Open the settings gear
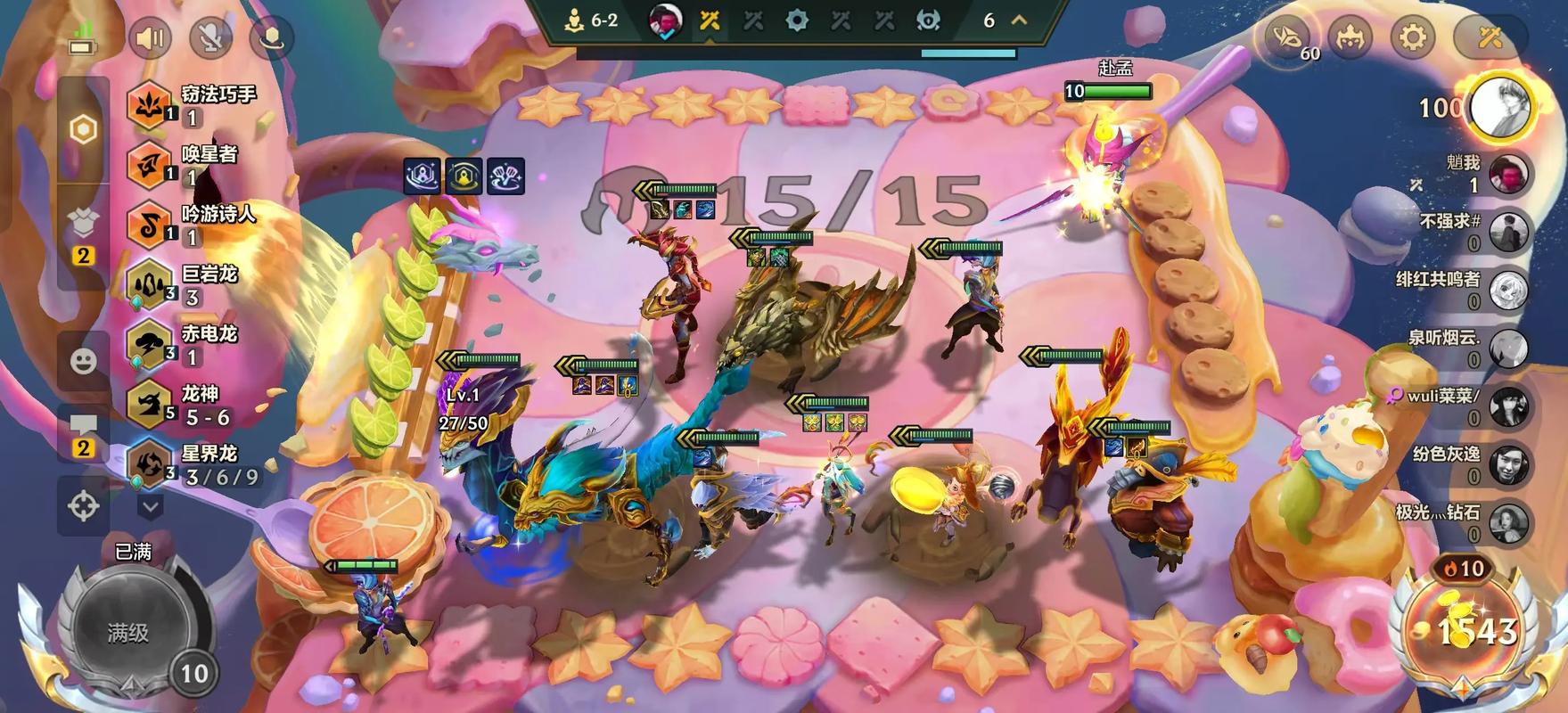This screenshot has height=713, width=1568. tap(1413, 37)
